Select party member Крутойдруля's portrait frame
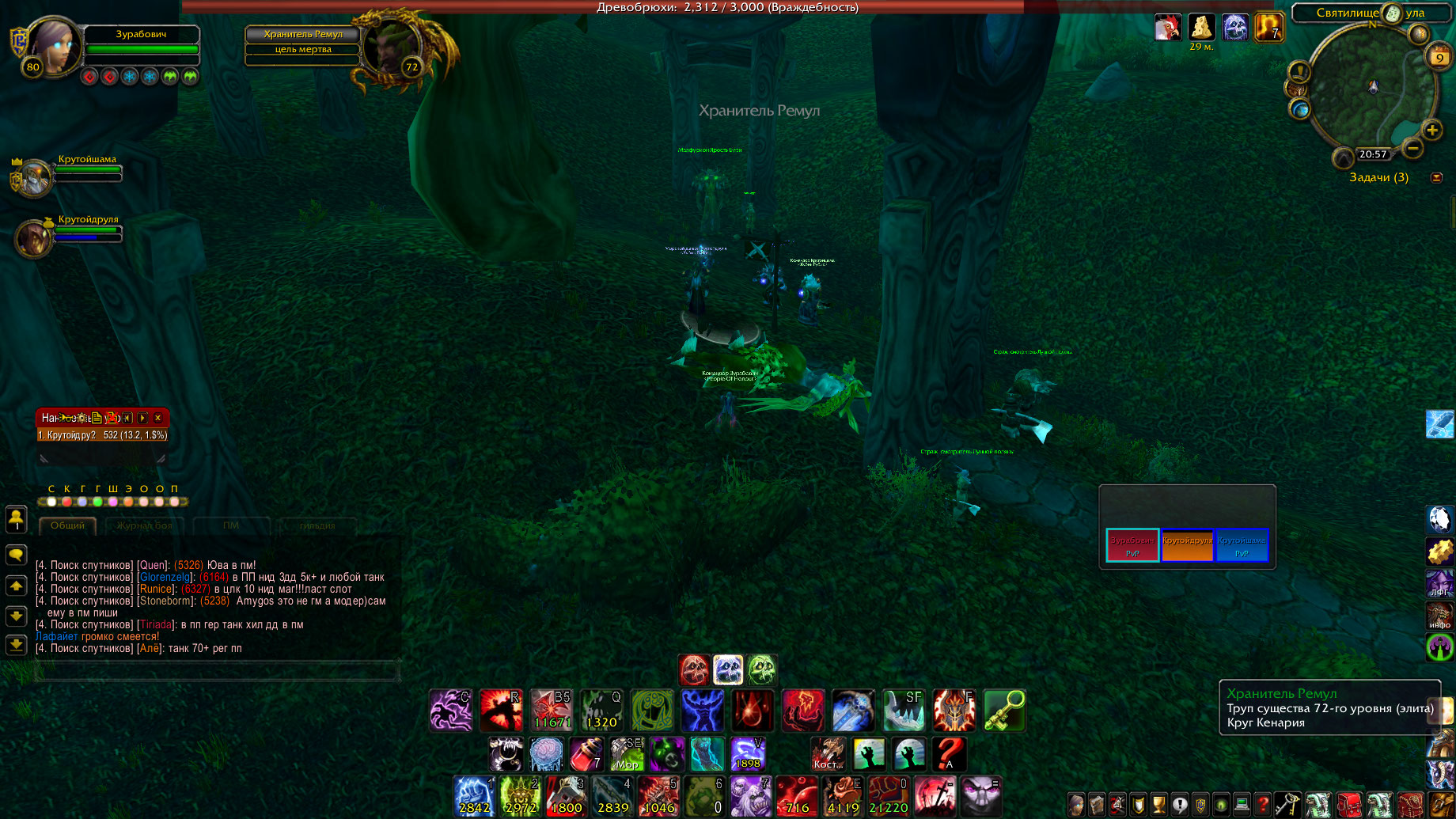The width and height of the screenshot is (1456, 819). point(36,237)
